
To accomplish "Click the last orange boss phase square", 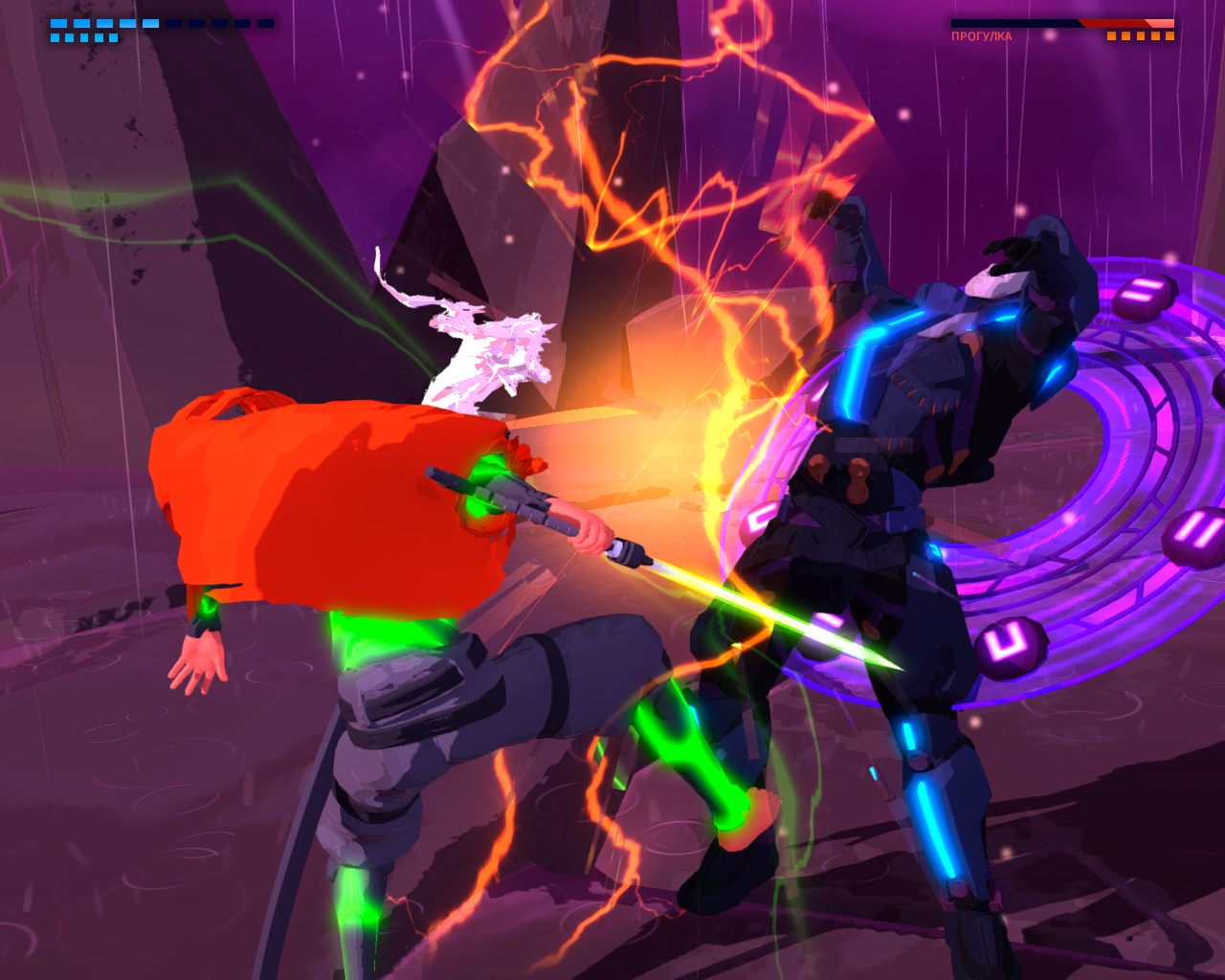I will point(1169,35).
